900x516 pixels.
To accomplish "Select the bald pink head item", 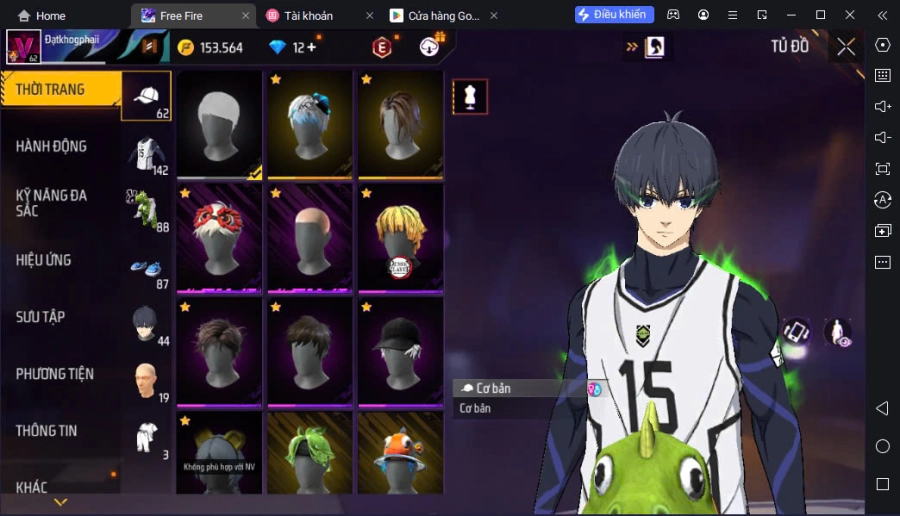I will point(310,238).
